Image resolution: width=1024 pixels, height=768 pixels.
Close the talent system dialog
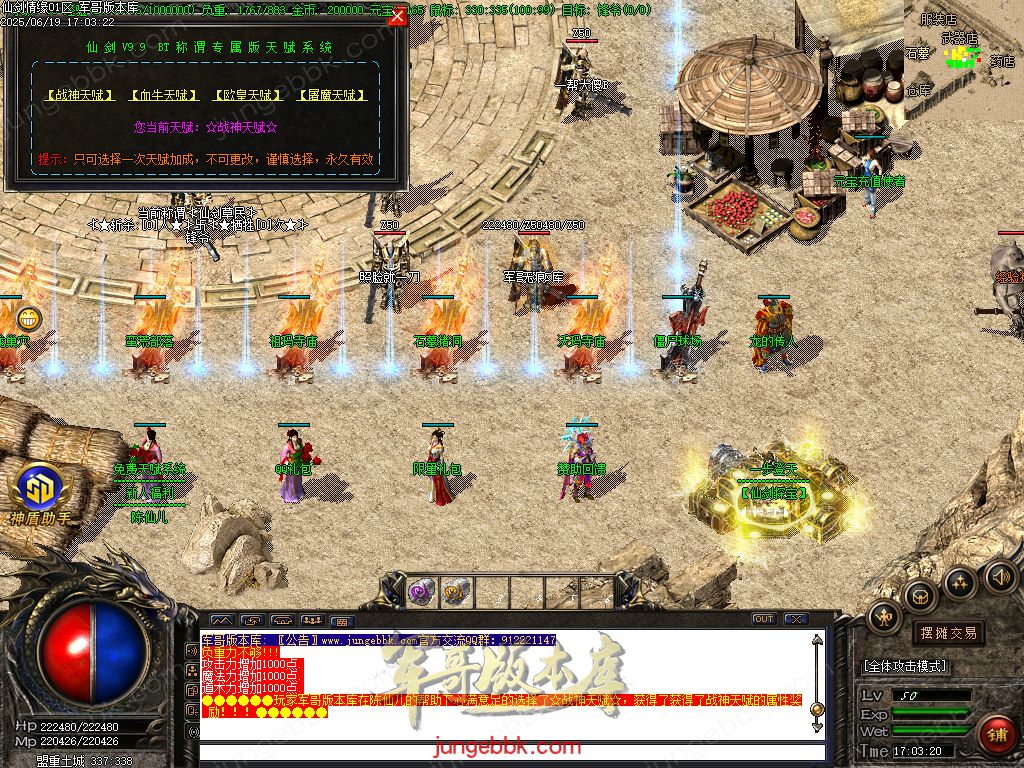(x=396, y=17)
